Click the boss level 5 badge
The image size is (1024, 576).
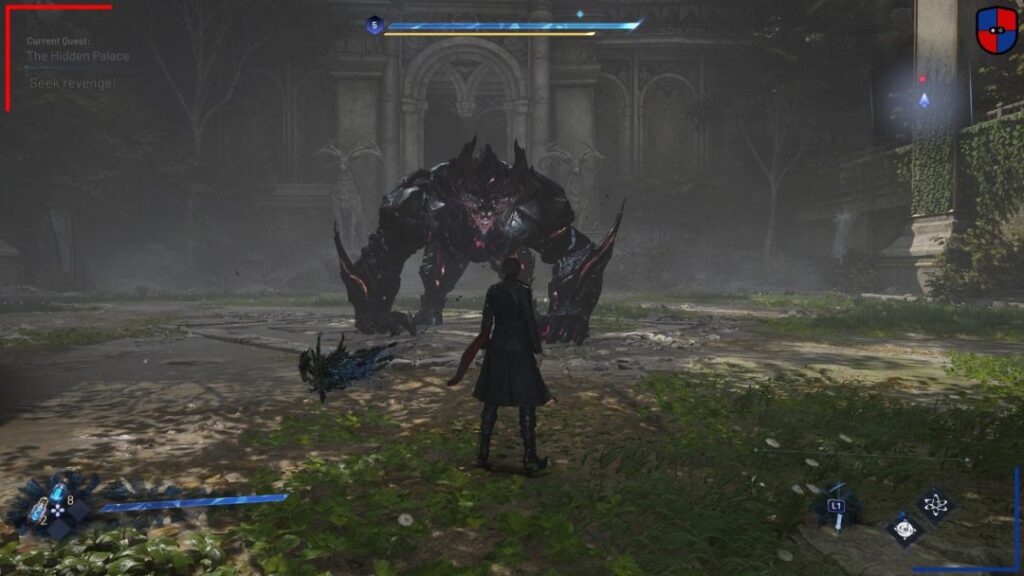374,25
